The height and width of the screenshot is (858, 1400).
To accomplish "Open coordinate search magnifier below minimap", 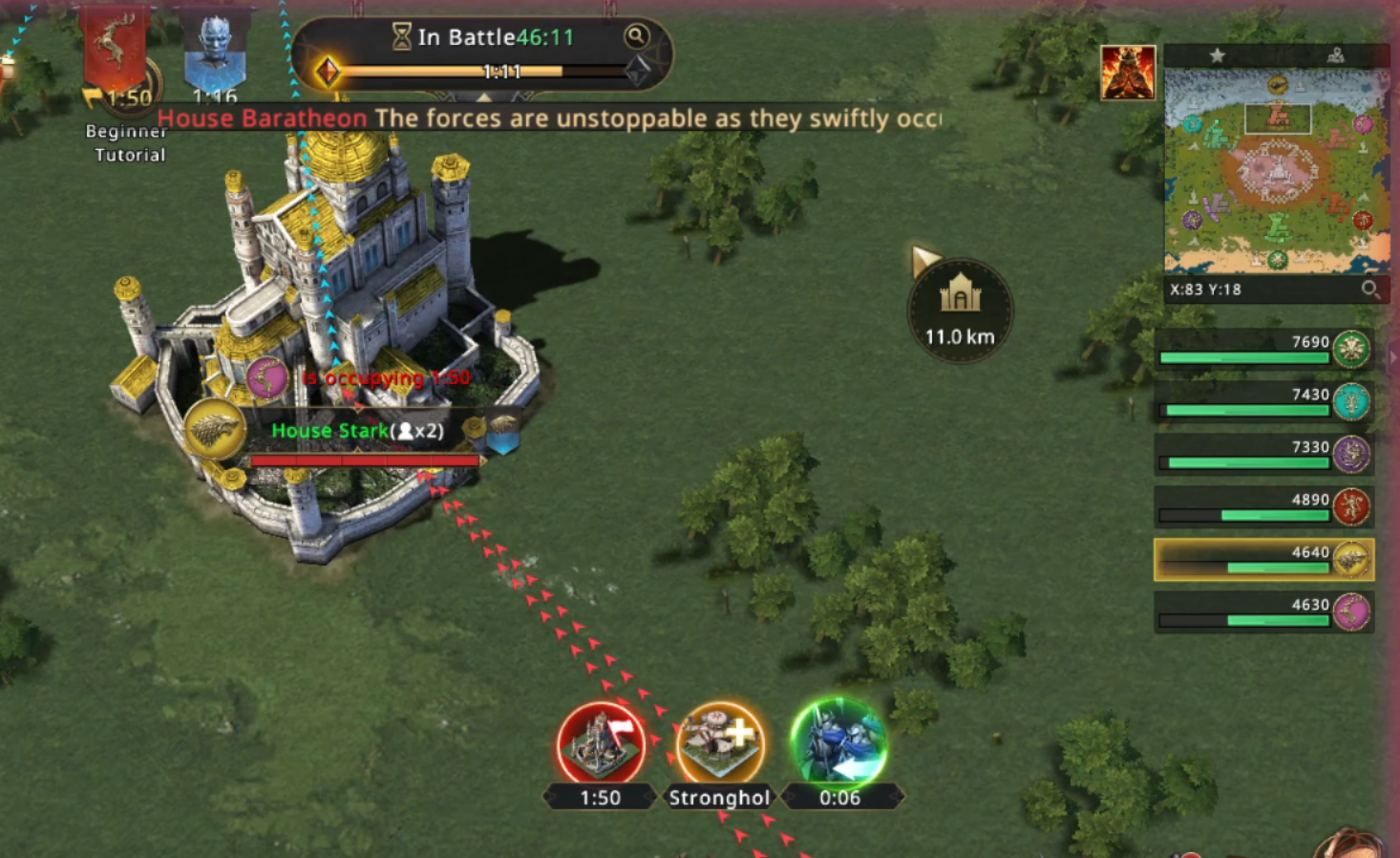I will click(1370, 290).
